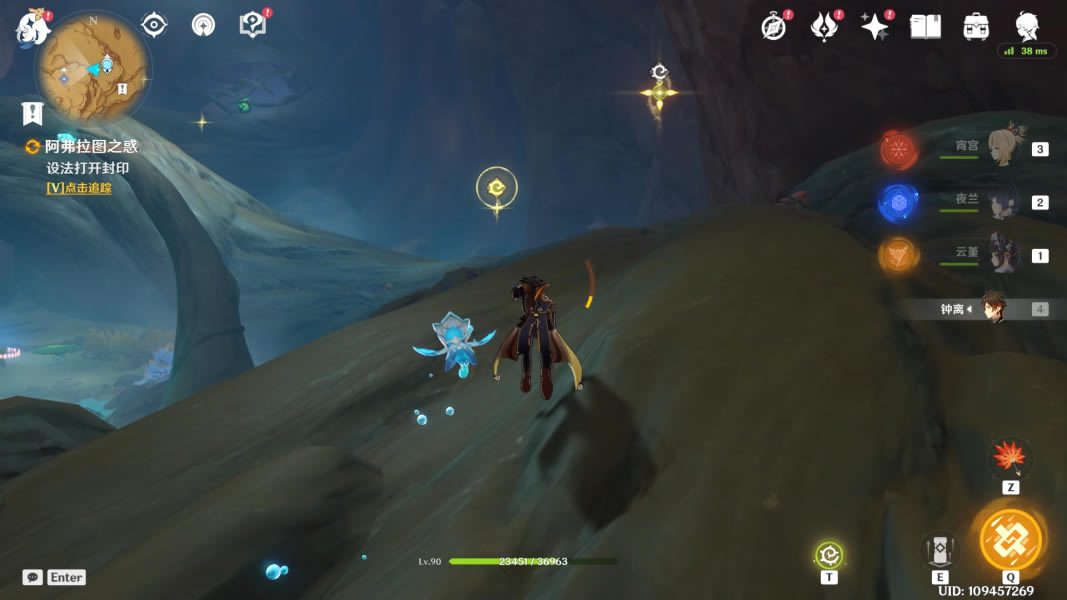The height and width of the screenshot is (600, 1067).
Task: Use the red maple leaf gadget
Action: 1010,459
